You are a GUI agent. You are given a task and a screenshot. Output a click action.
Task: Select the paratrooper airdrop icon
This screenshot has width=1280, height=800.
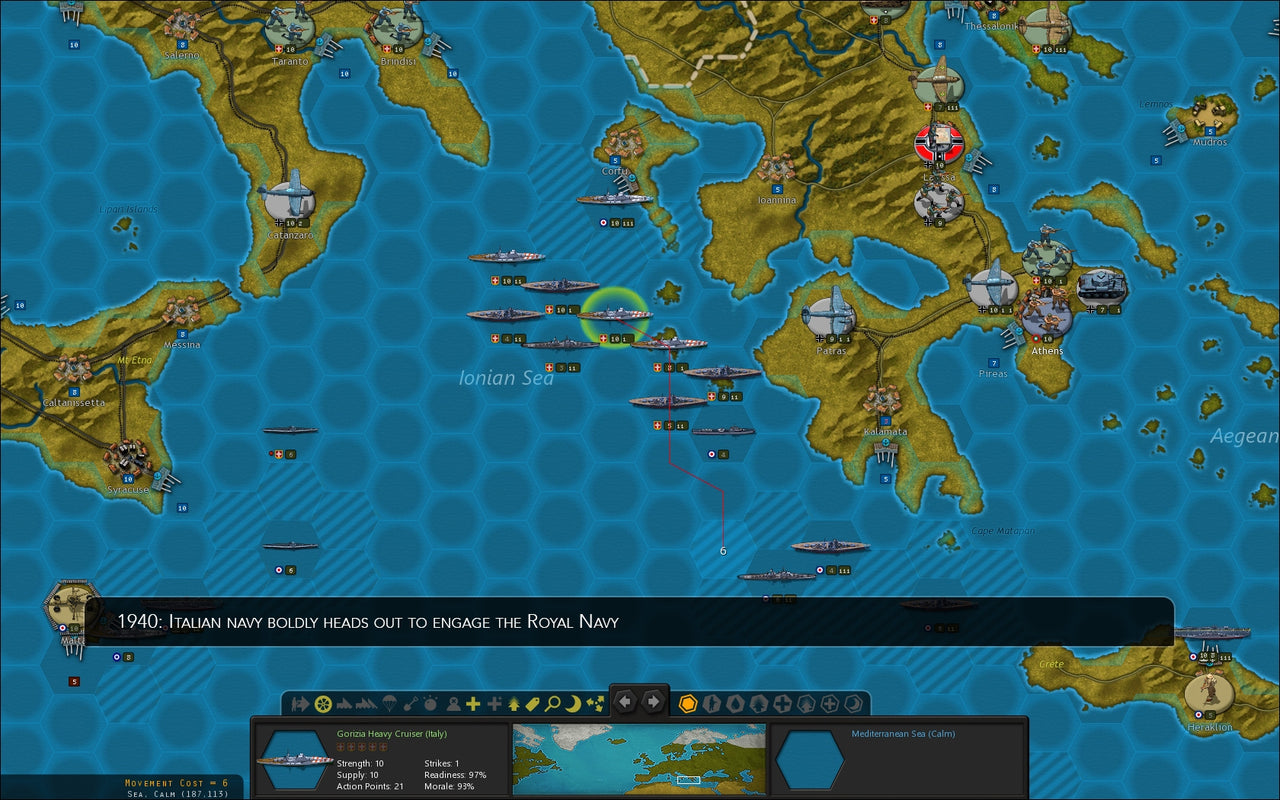388,703
